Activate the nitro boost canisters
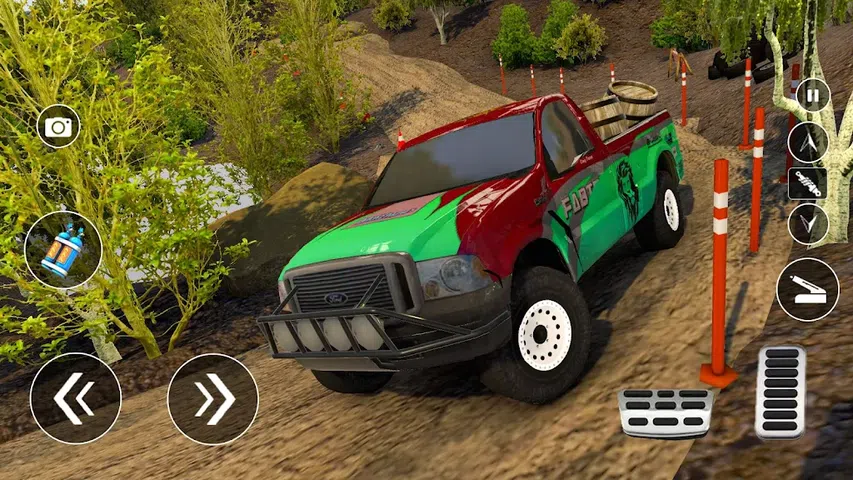Screen dimensions: 853x480 coord(63,251)
